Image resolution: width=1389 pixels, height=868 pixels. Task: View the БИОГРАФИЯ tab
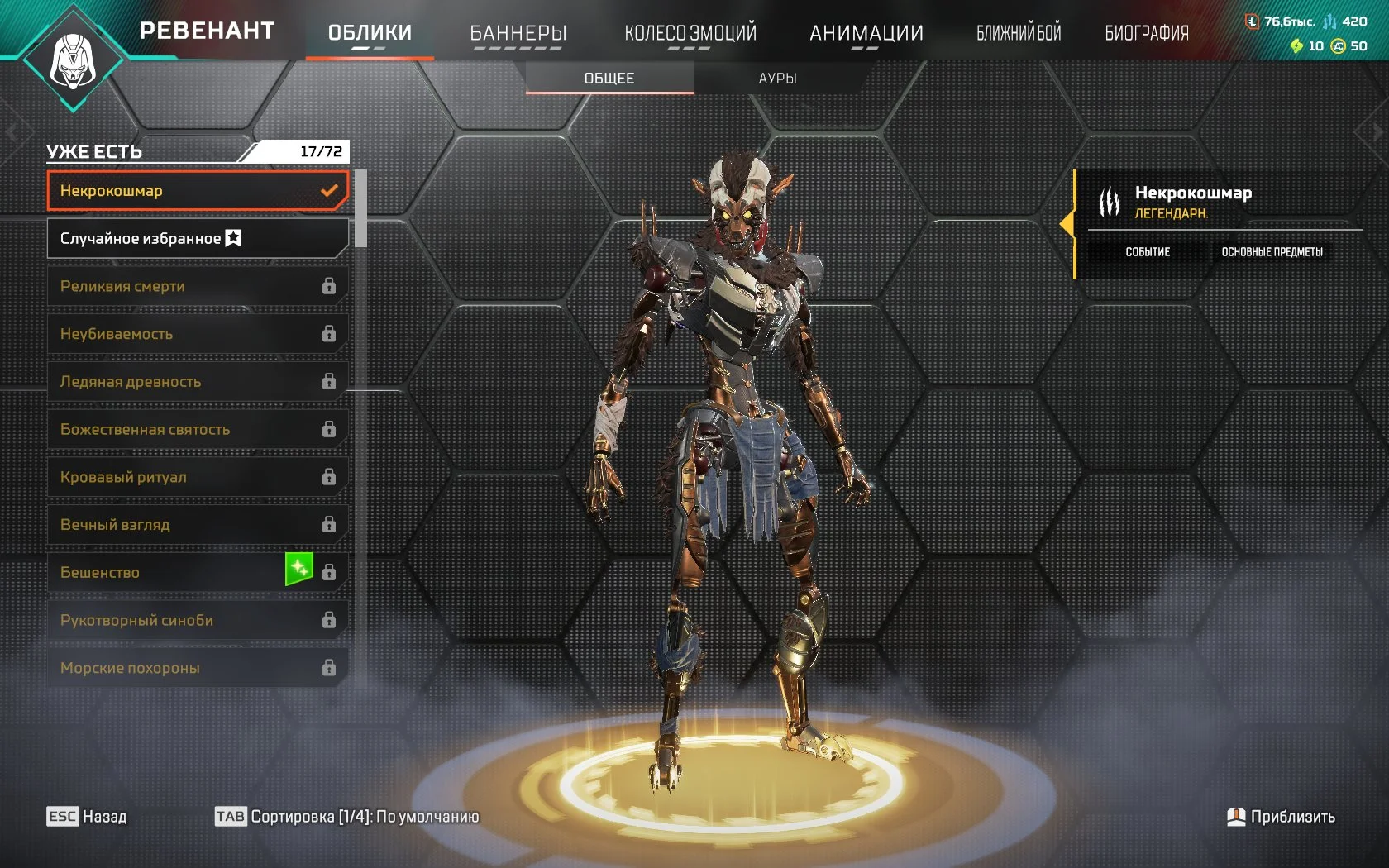tap(1147, 33)
